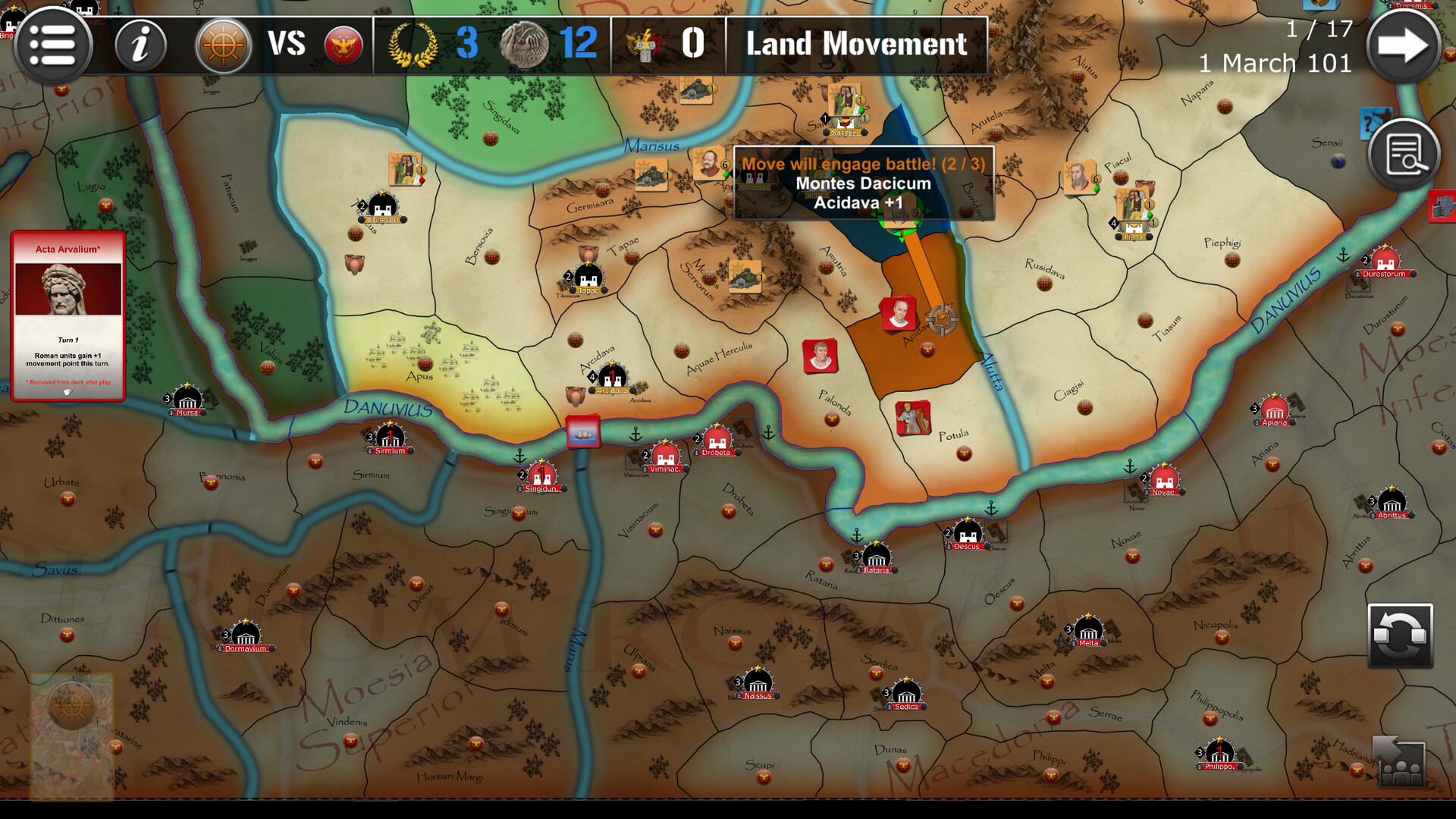Open the info panel via the i icon
The image size is (1456, 819).
click(140, 45)
